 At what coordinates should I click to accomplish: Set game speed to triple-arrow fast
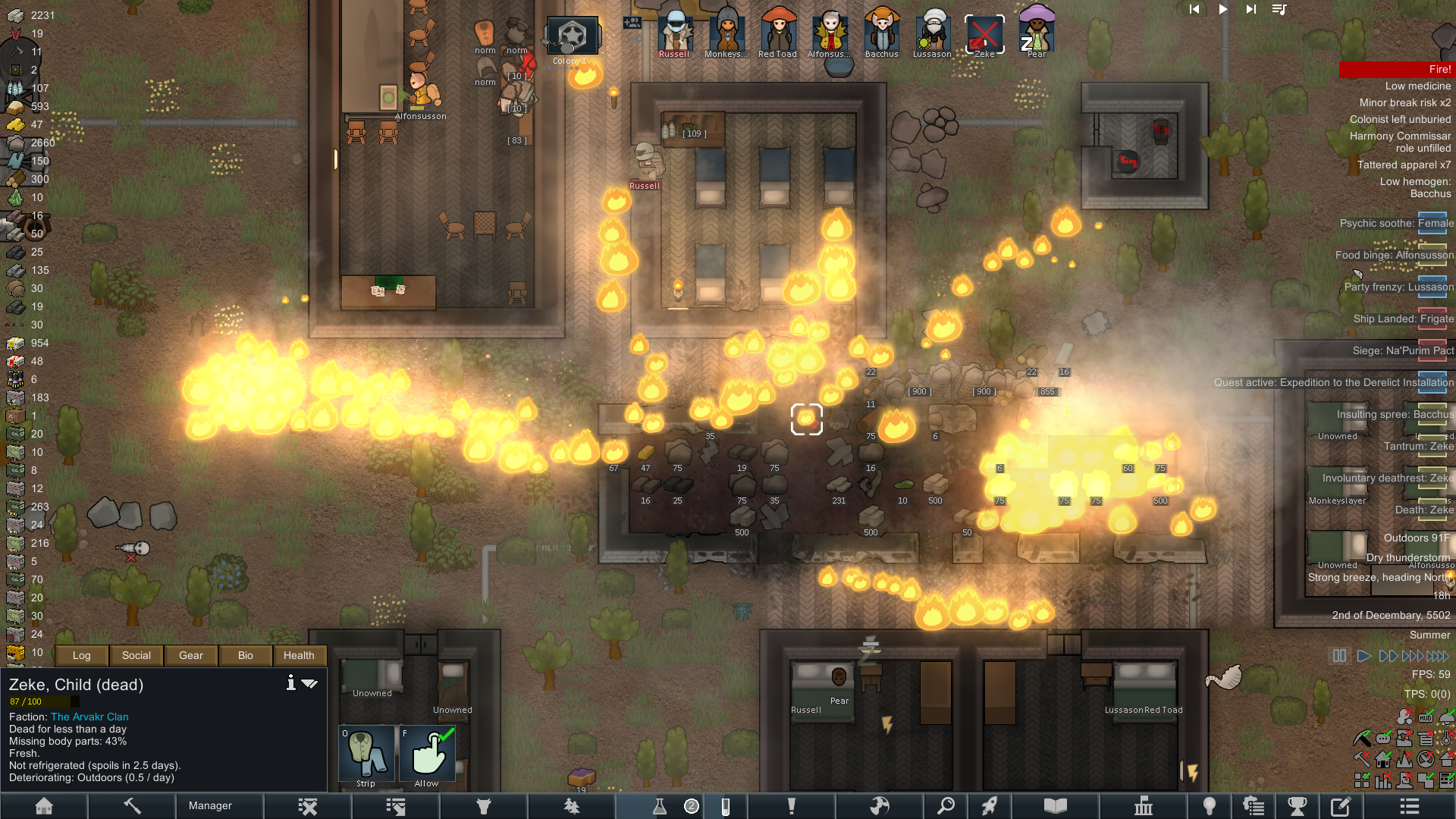[x=1413, y=656]
